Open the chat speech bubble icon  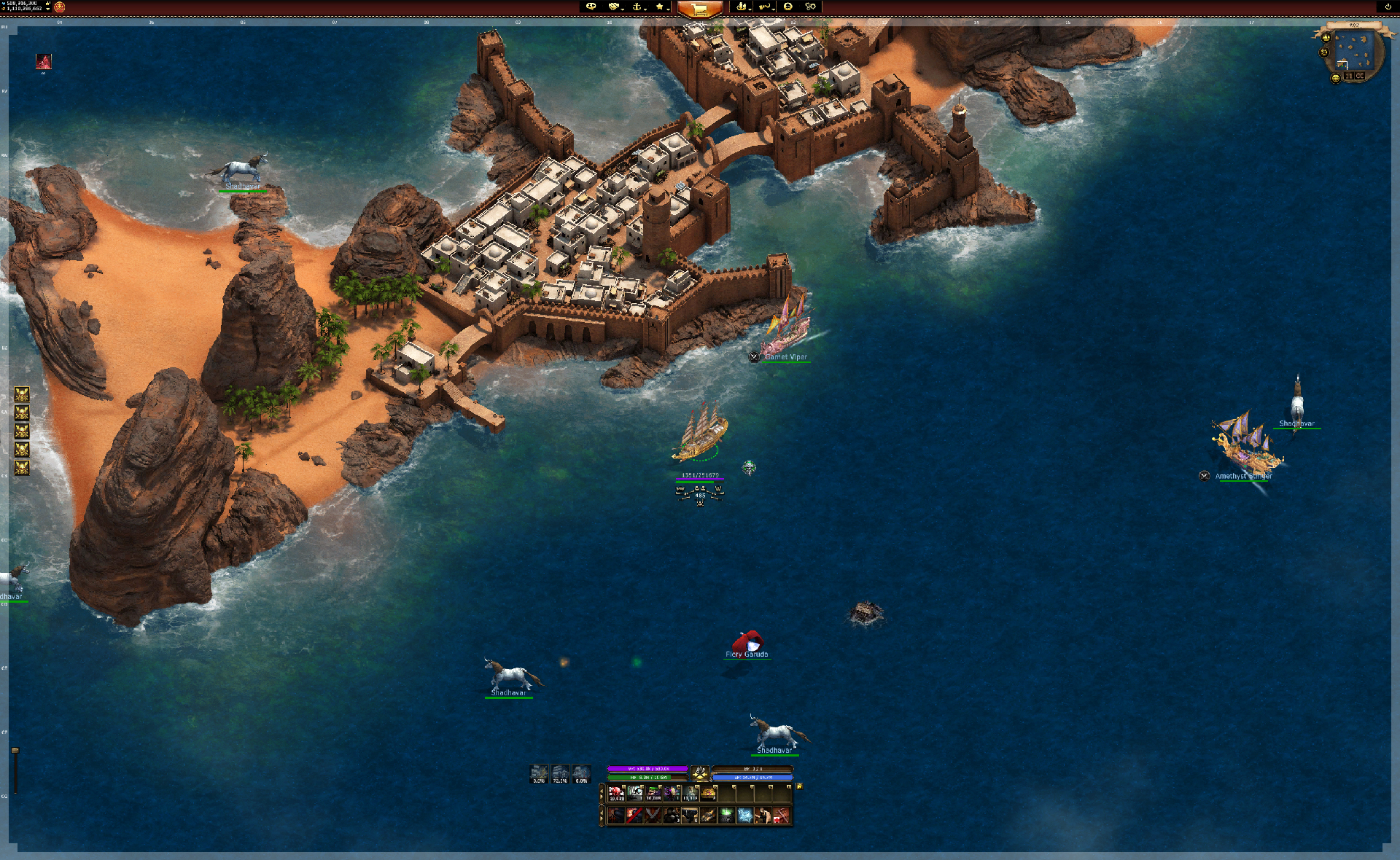(591, 7)
